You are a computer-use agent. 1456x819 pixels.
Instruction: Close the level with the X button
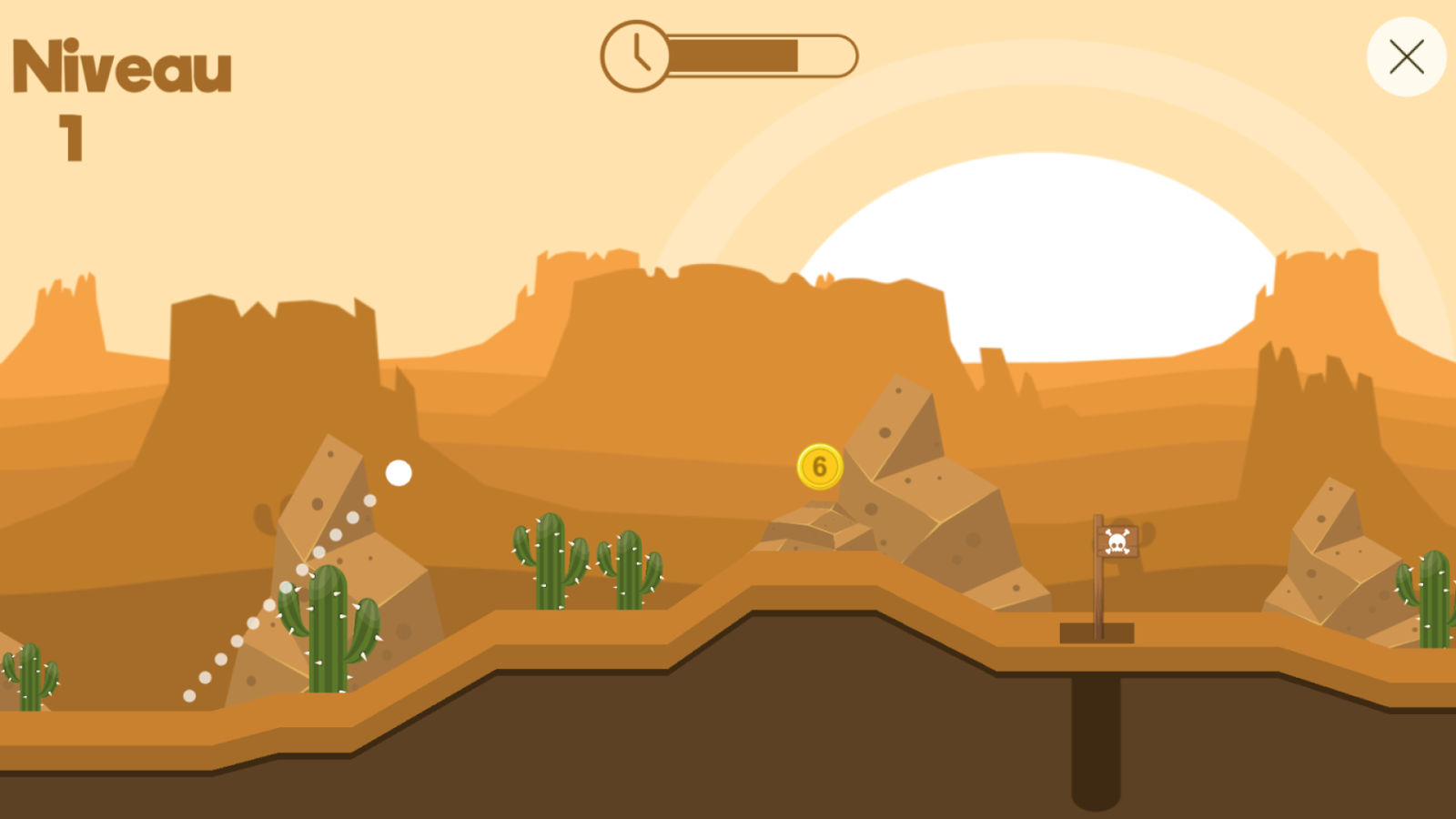(1406, 56)
